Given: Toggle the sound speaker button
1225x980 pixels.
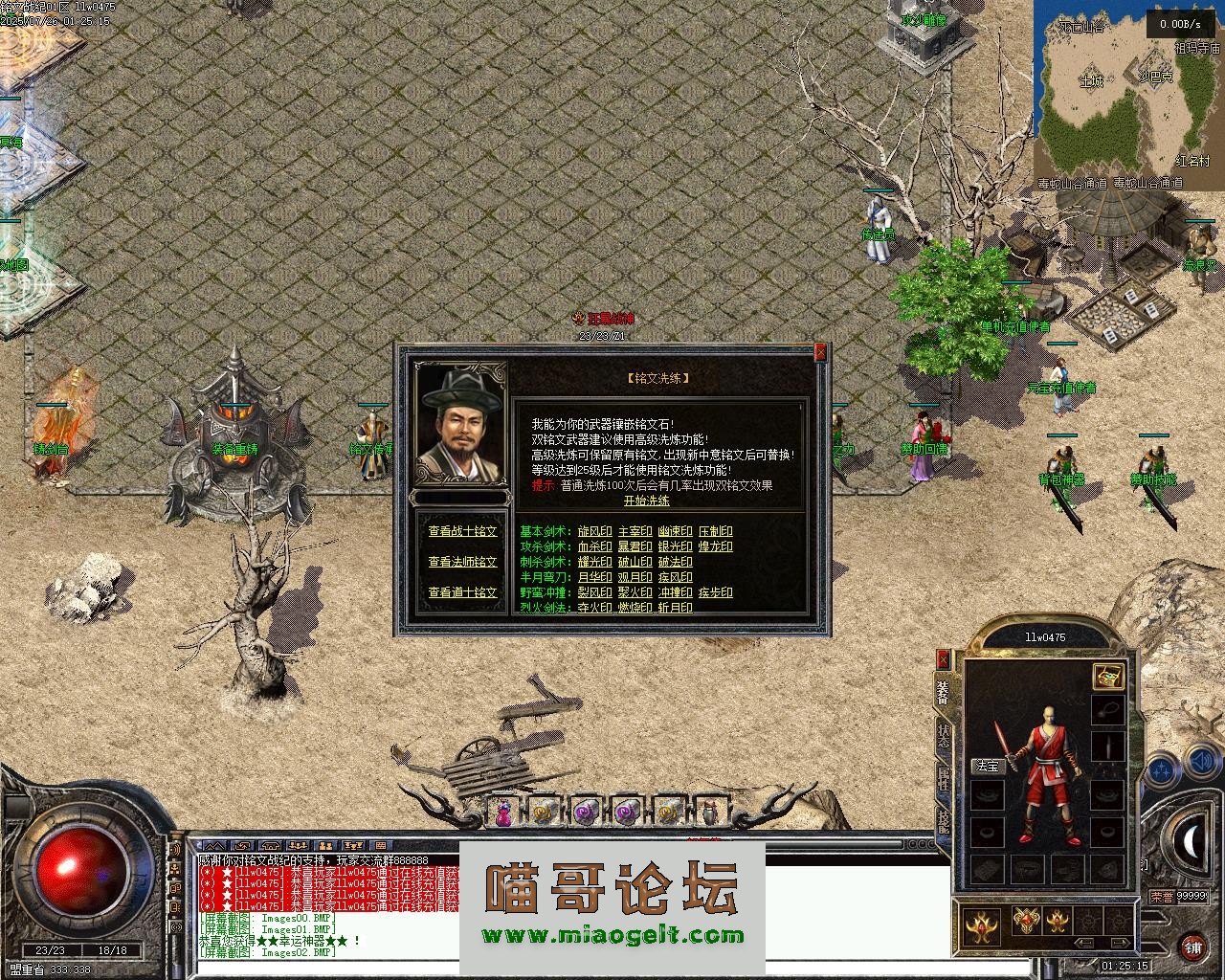Looking at the screenshot, I should (x=1201, y=764).
